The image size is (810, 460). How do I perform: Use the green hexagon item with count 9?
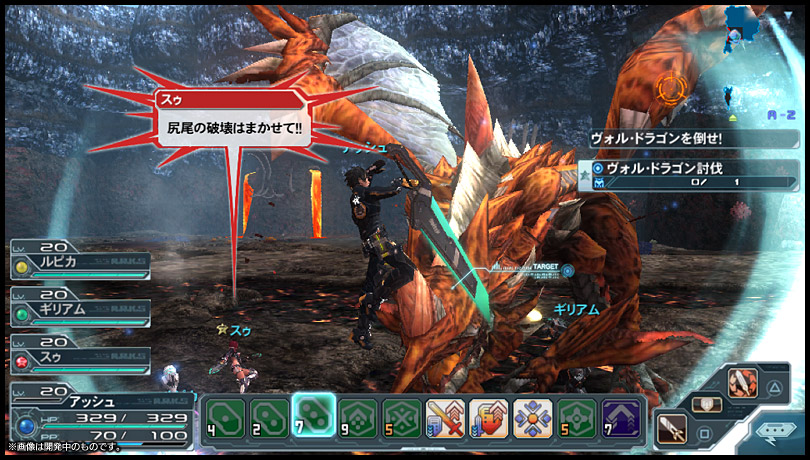click(356, 417)
